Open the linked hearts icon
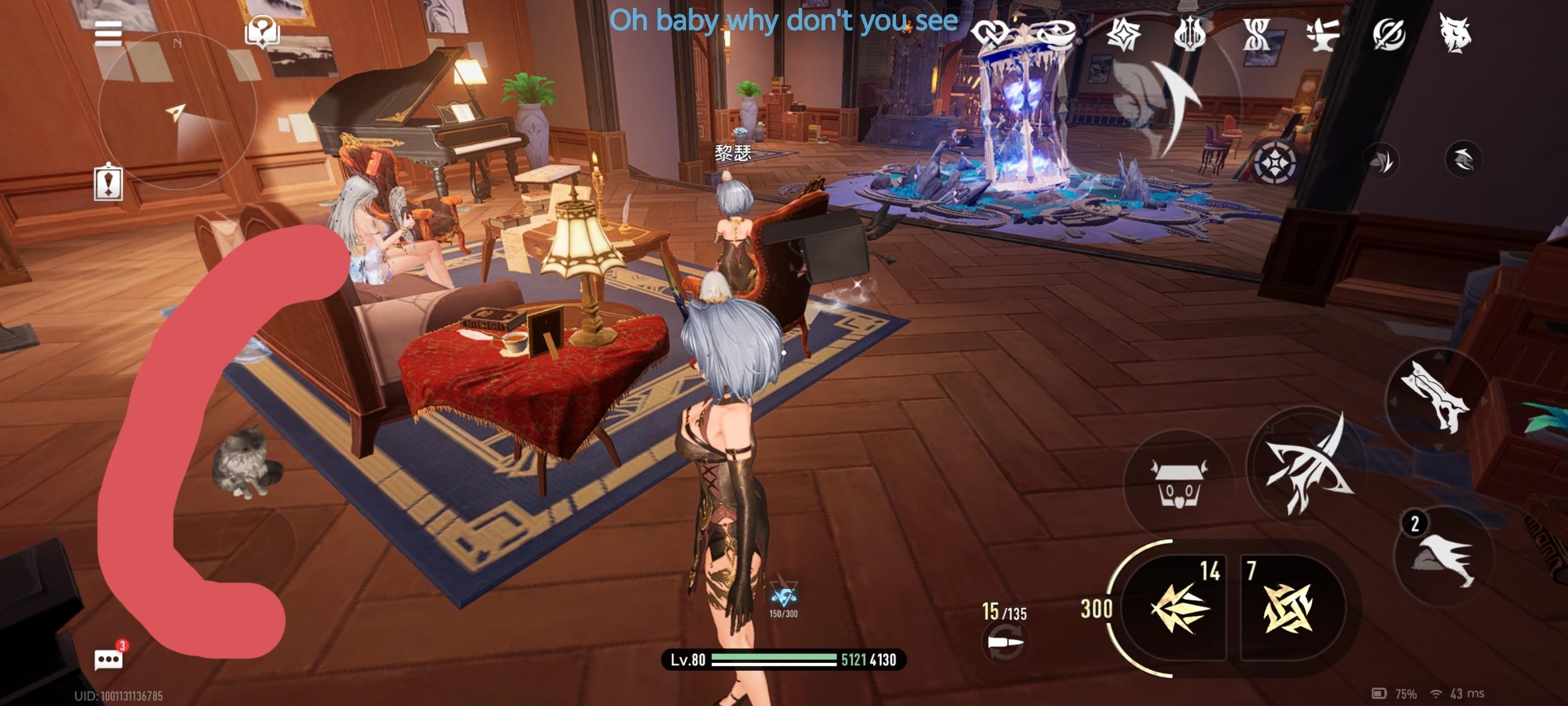 [990, 34]
